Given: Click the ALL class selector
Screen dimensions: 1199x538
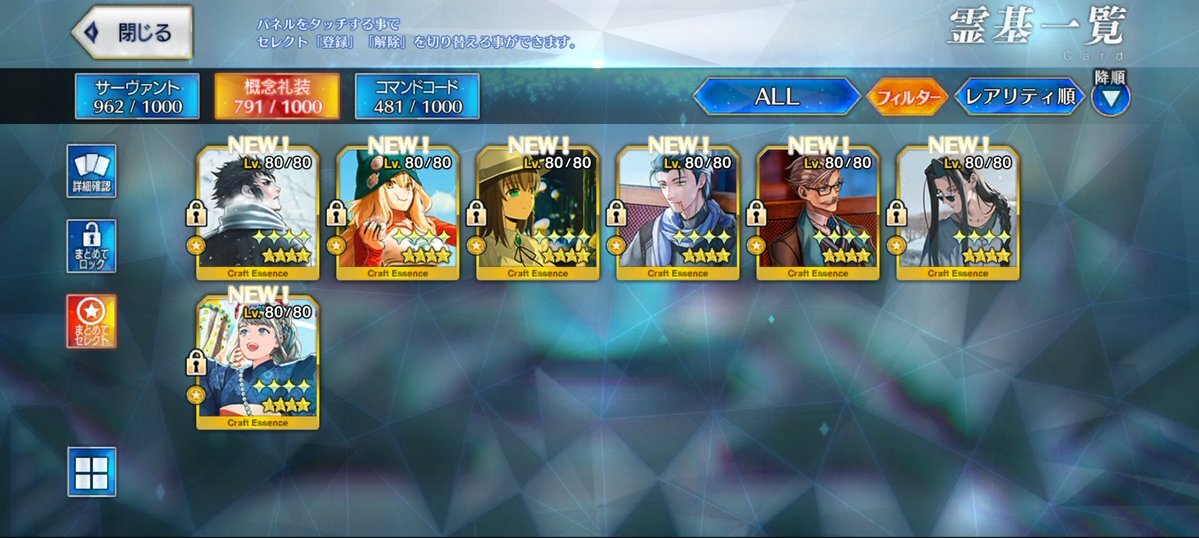Looking at the screenshot, I should coord(777,97).
